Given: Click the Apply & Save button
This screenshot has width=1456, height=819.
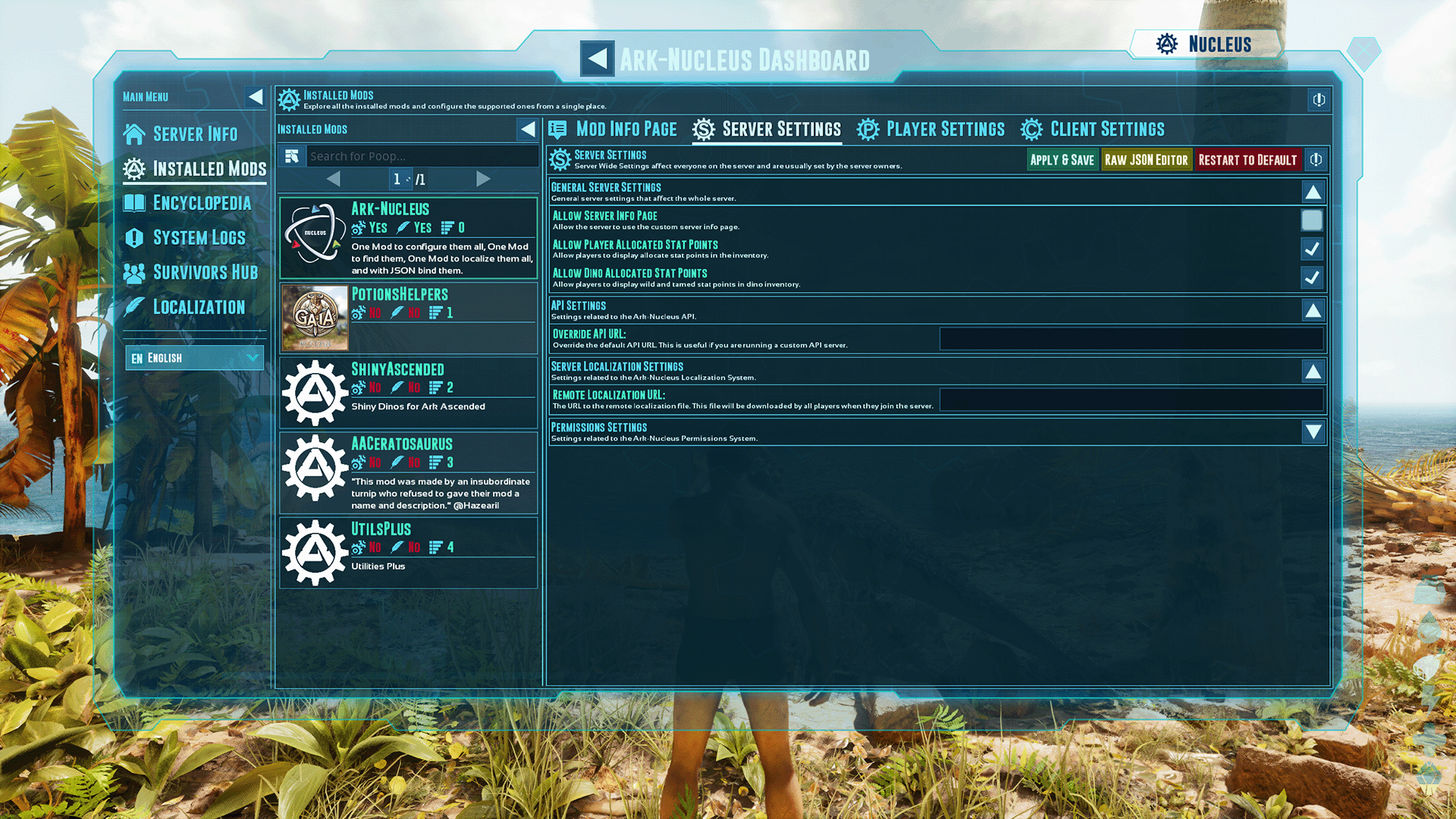Looking at the screenshot, I should [1062, 159].
